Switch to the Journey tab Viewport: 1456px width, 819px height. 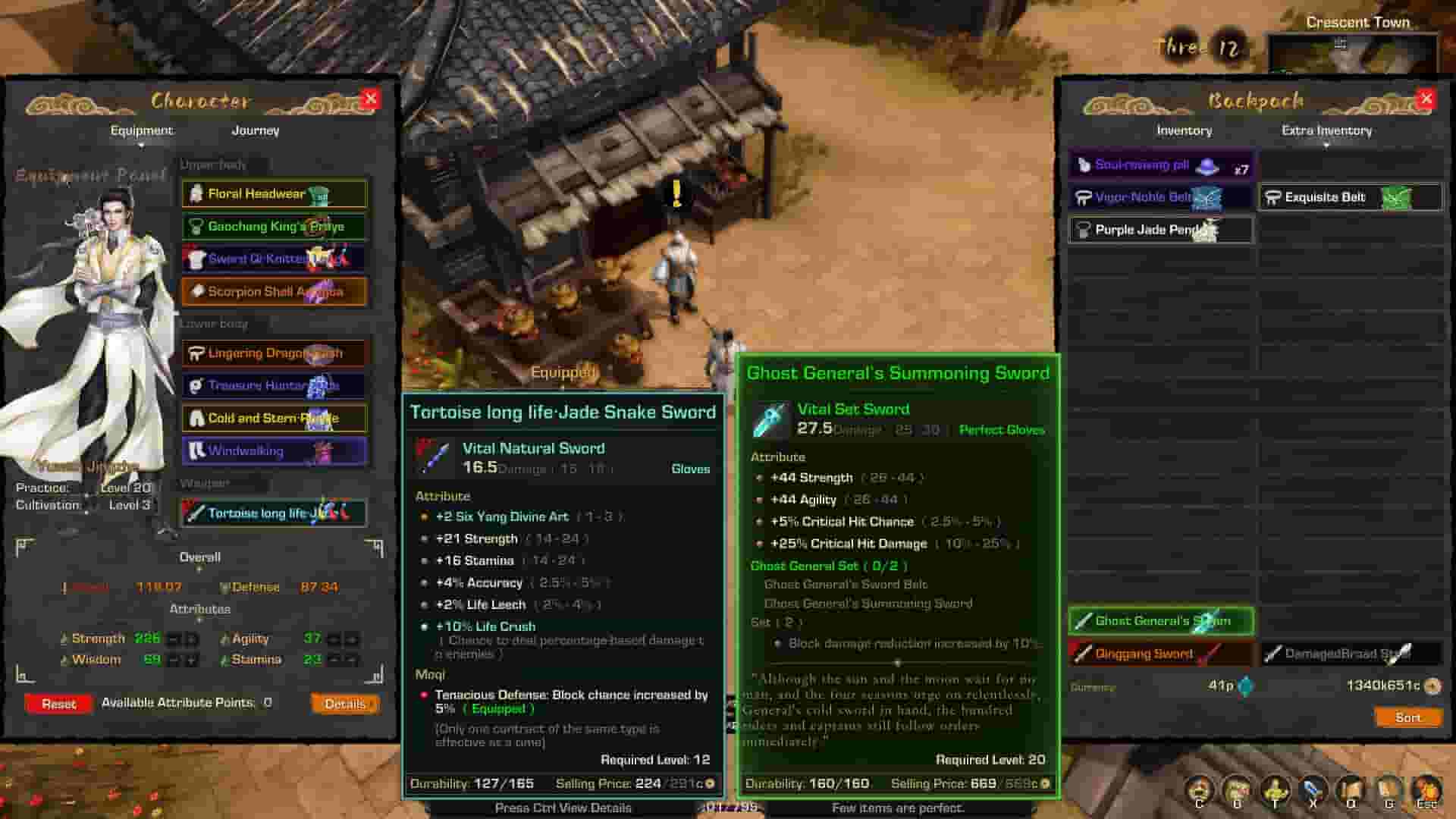click(x=256, y=130)
